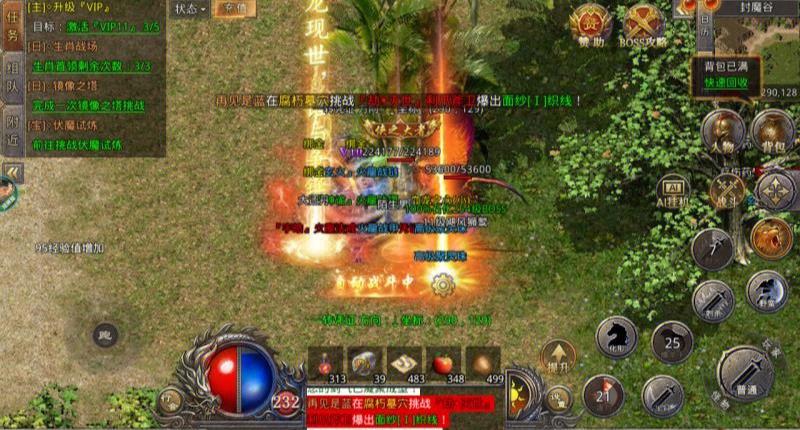This screenshot has height=430, width=800.
Task: Open the 状态 status dropdown
Action: (189, 8)
